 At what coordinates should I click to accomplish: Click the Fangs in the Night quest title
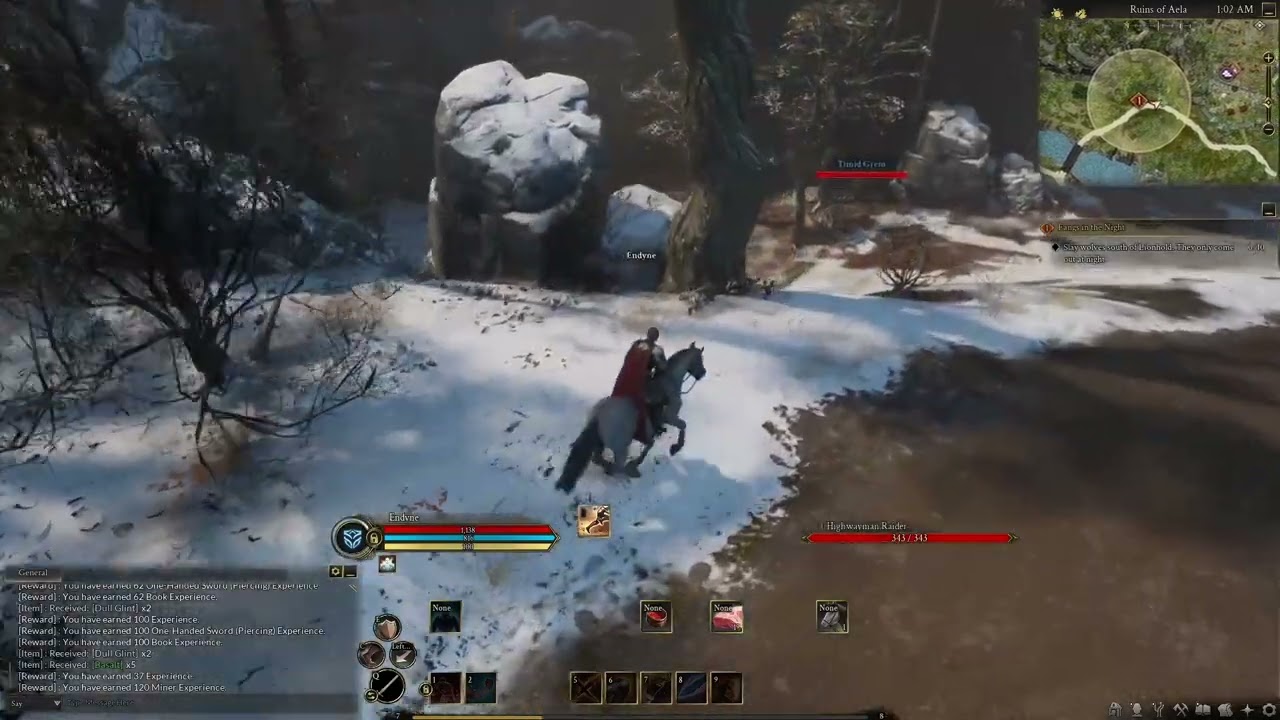tap(1090, 227)
